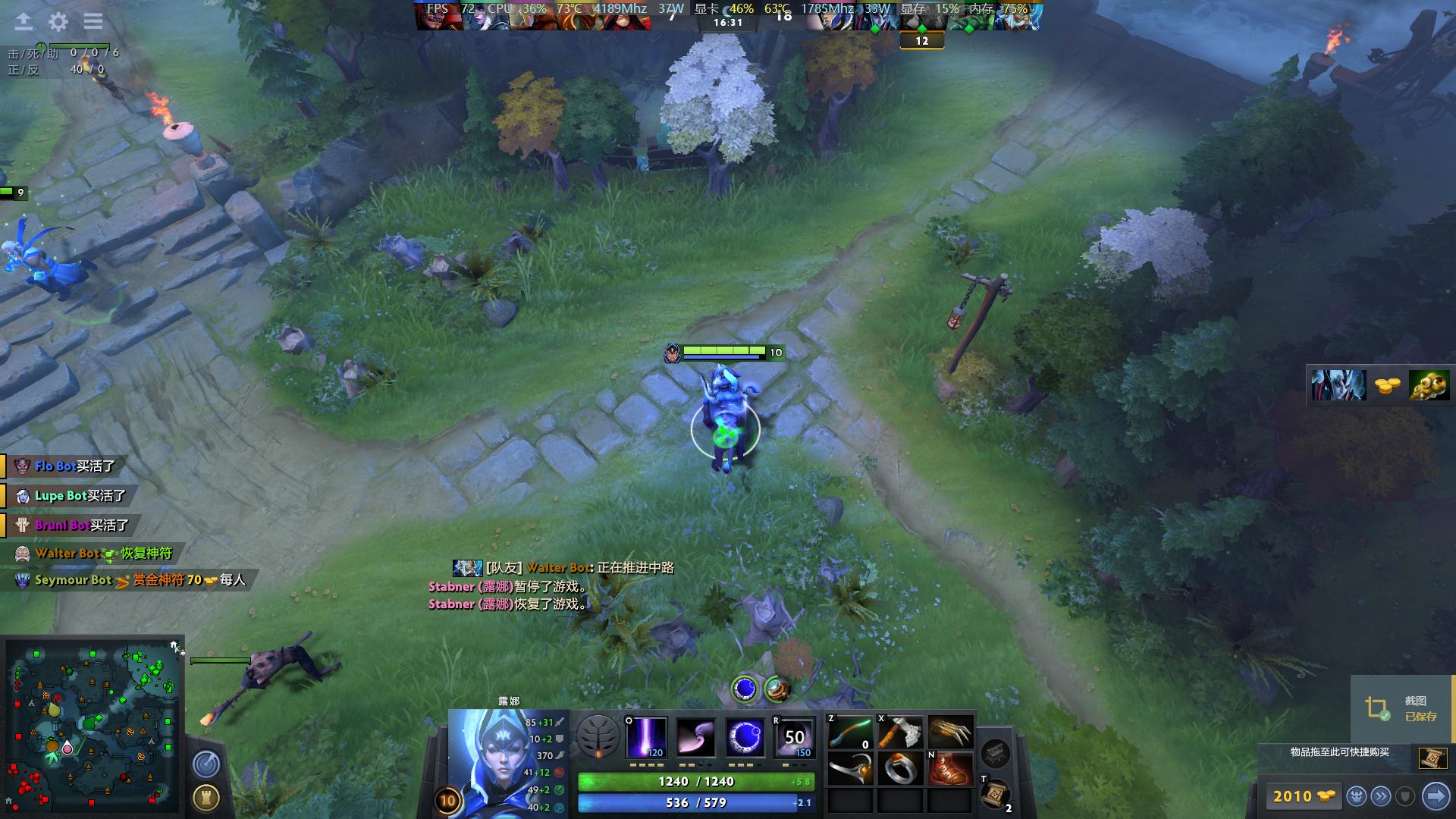Open the hamburger main menu
Image resolution: width=1456 pixels, height=819 pixels.
pos(93,22)
